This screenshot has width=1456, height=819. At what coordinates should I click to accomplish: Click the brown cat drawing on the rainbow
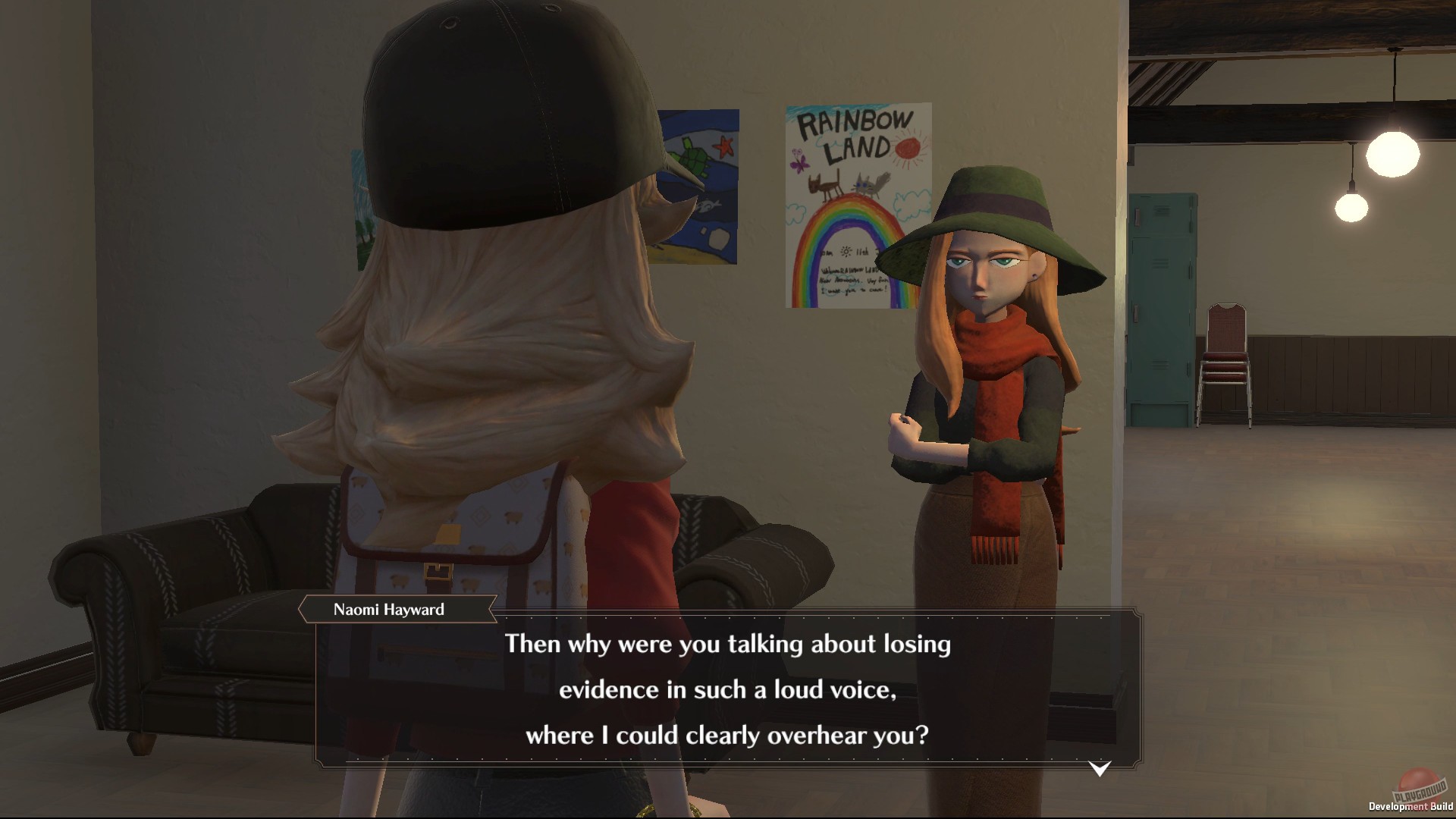click(822, 185)
